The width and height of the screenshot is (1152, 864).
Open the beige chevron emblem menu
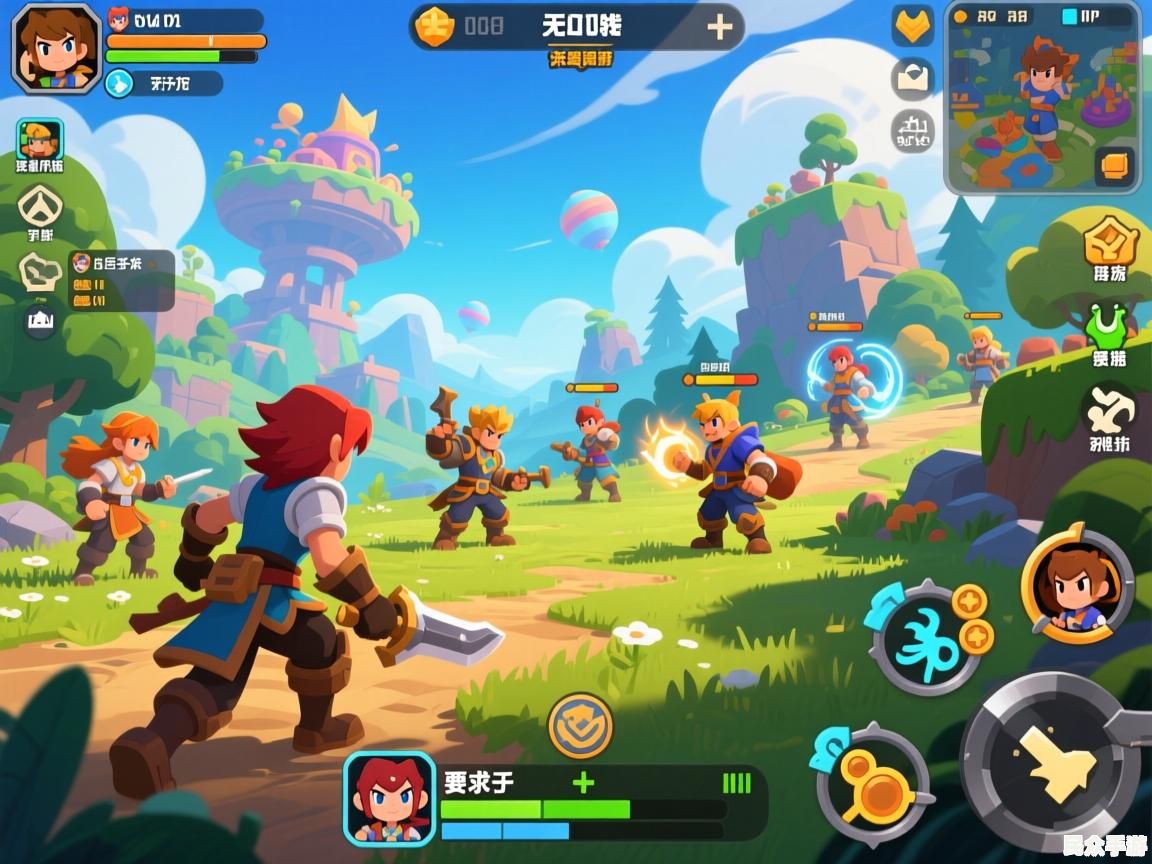[x=41, y=207]
